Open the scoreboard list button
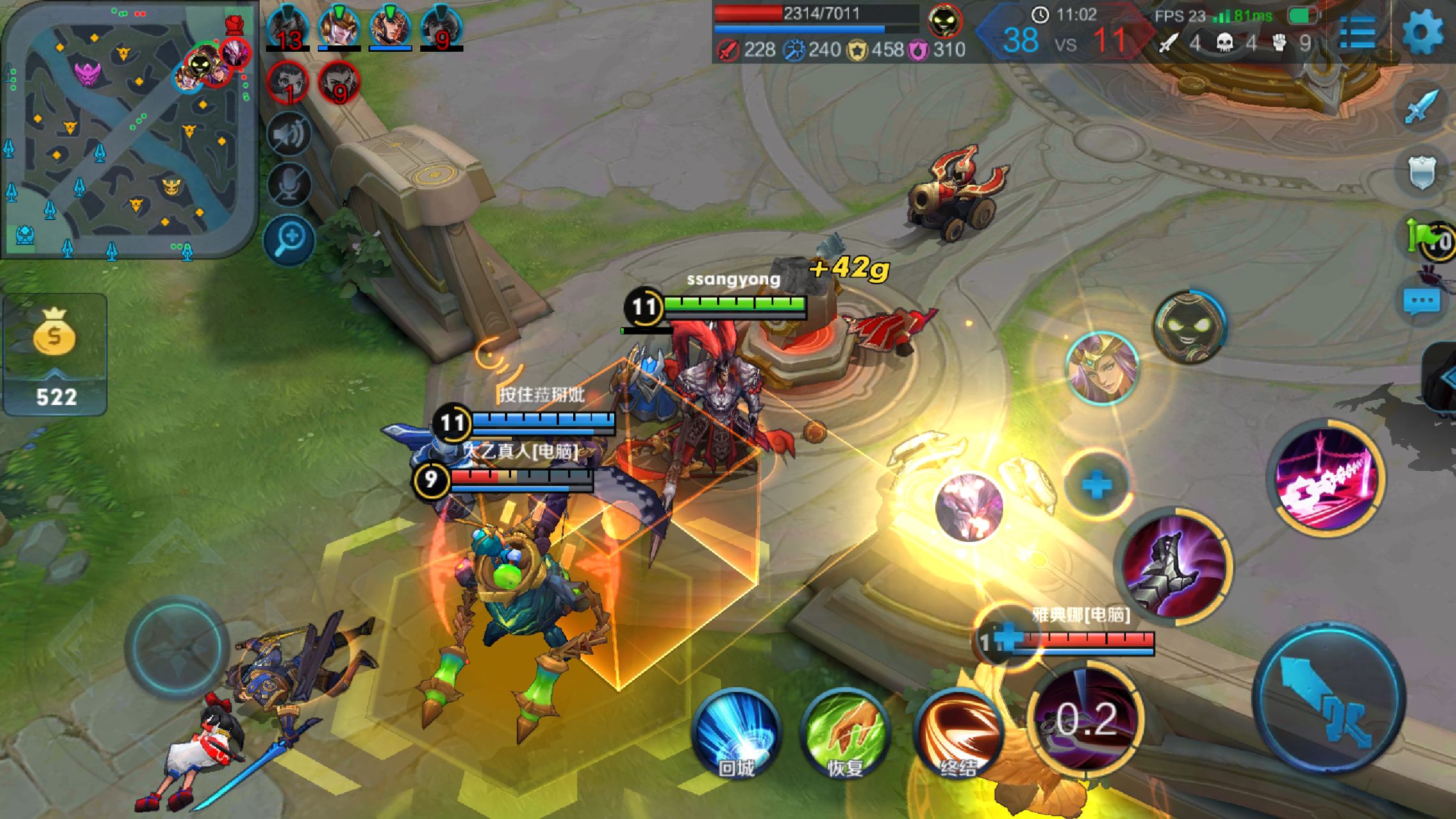The image size is (1456, 819). 1357,32
